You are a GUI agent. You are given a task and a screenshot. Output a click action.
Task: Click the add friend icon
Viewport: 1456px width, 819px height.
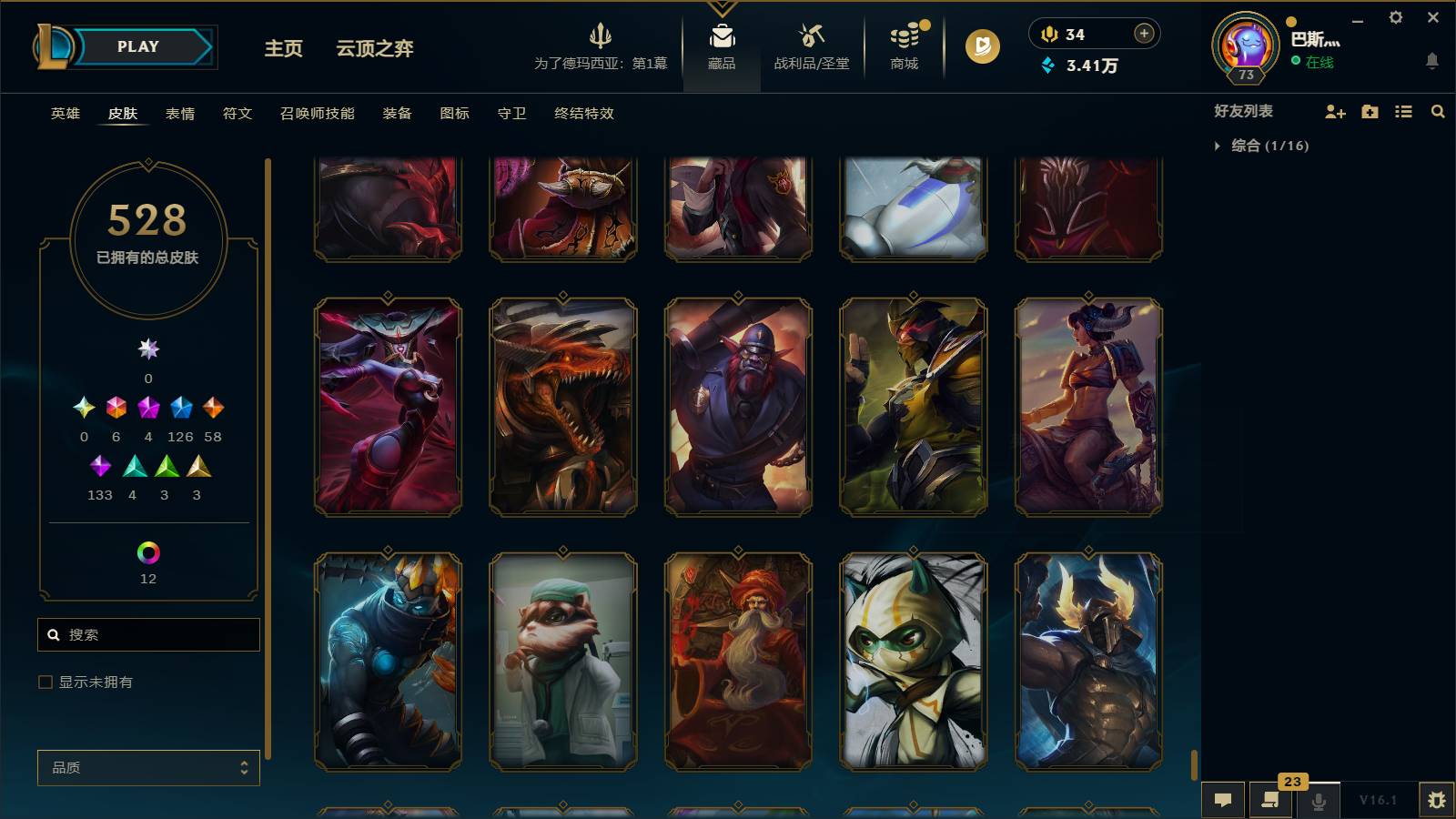click(1334, 112)
